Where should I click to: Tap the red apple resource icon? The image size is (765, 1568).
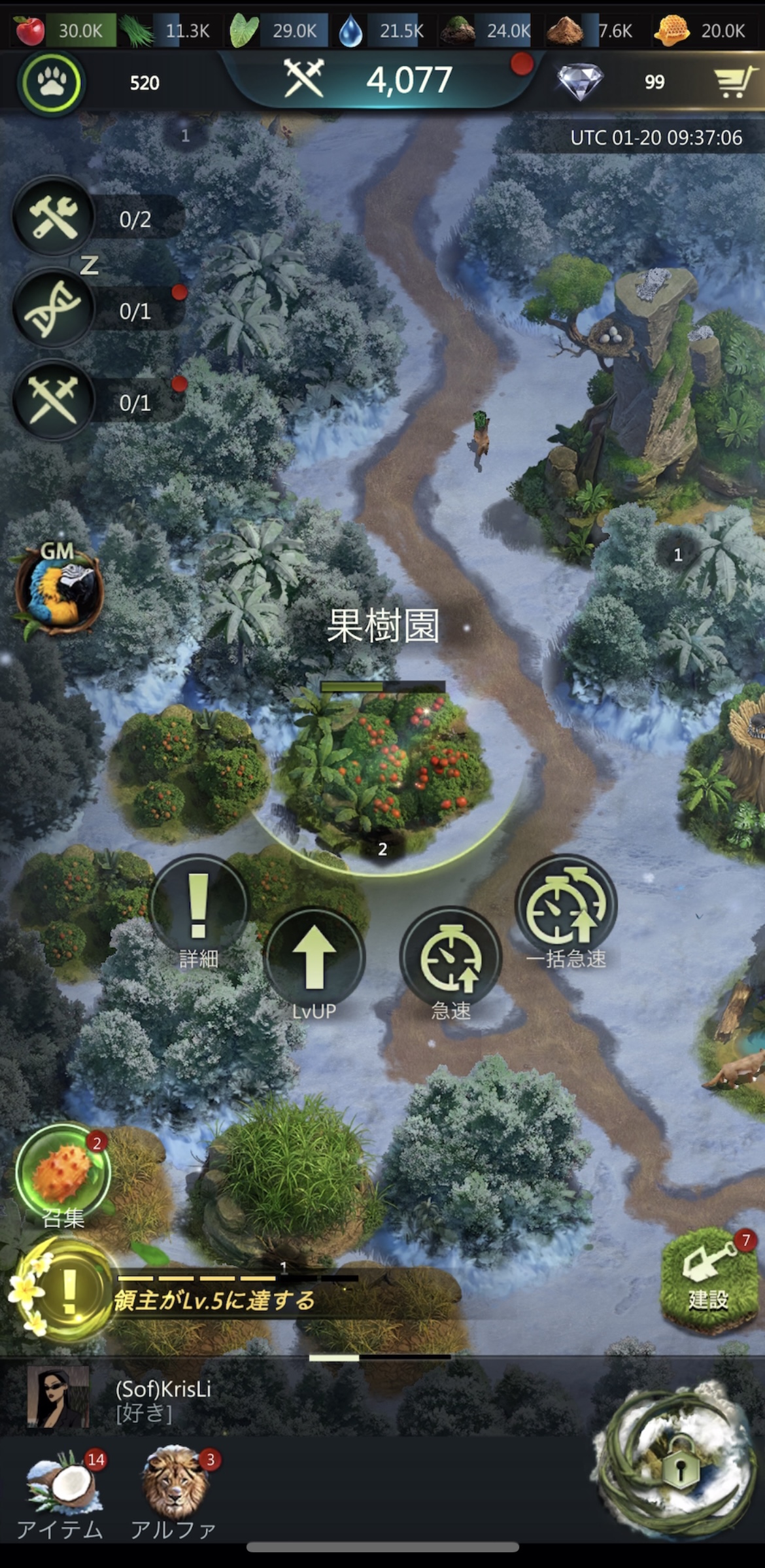tap(29, 30)
